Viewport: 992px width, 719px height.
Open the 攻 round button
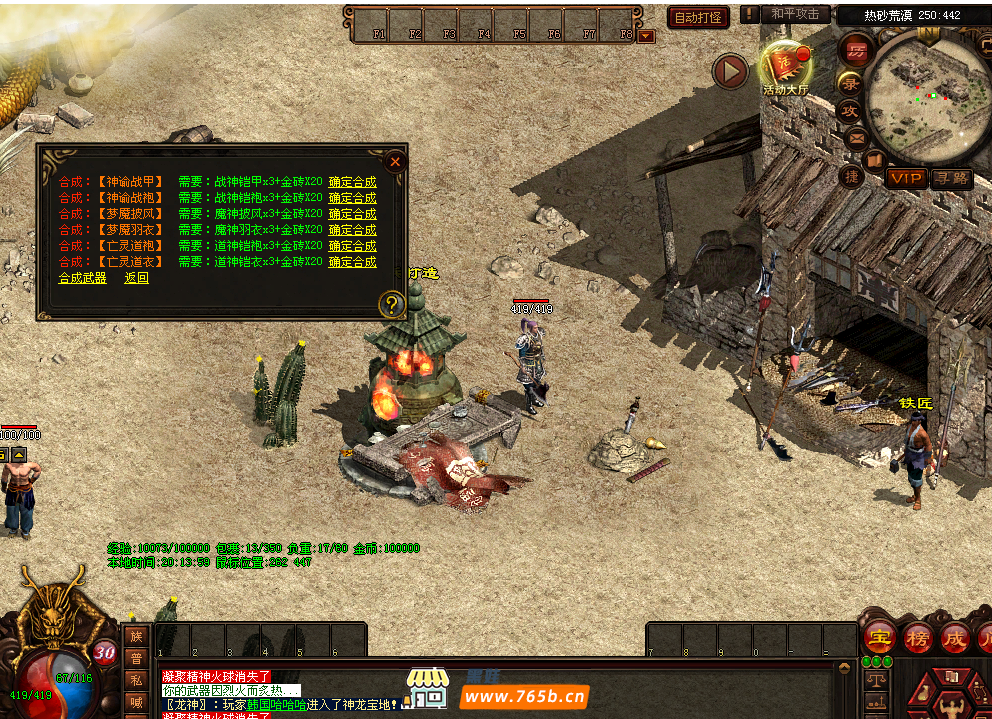click(x=851, y=110)
